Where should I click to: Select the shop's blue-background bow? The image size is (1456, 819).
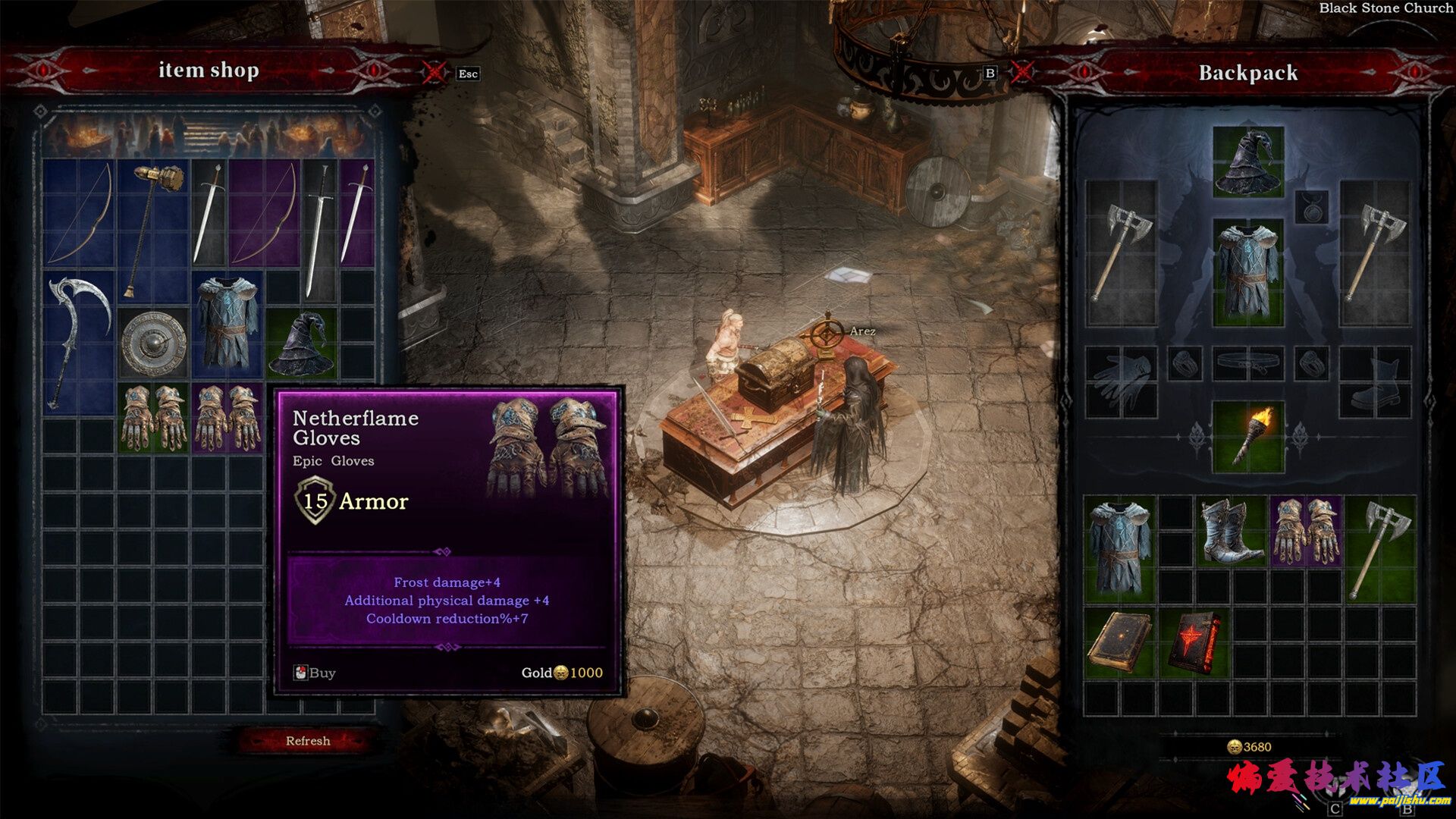[79, 212]
